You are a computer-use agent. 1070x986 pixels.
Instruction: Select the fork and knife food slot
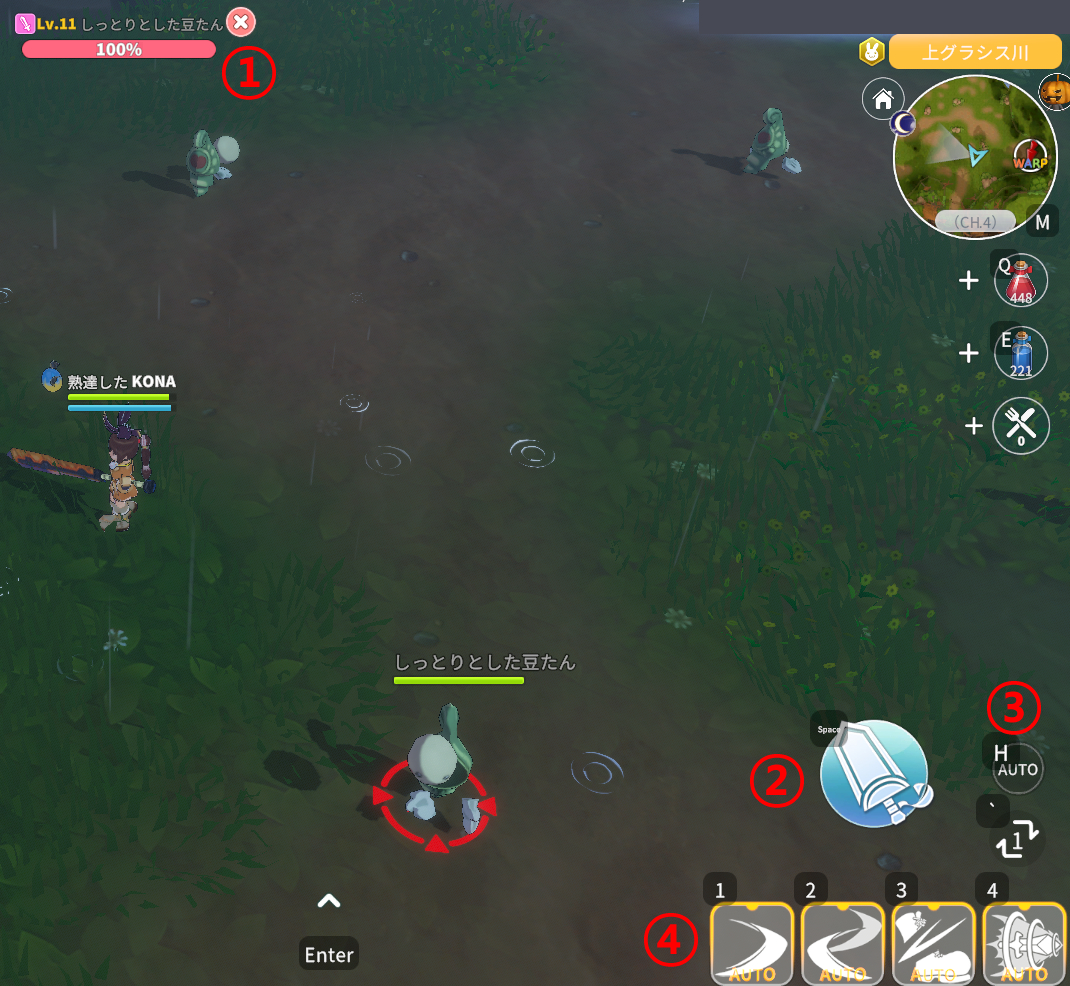tap(1021, 427)
